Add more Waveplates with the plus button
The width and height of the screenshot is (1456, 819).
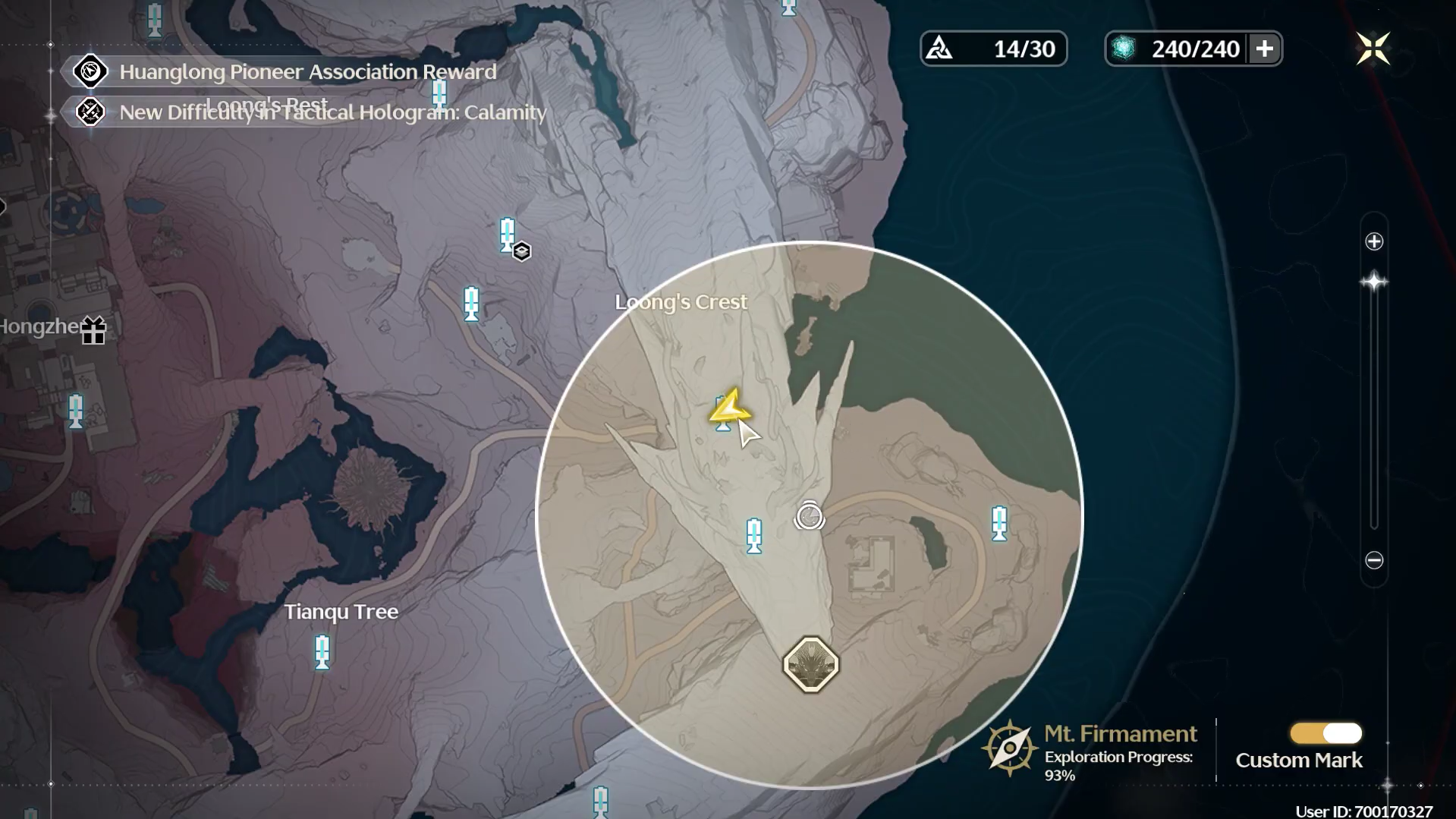click(x=1264, y=49)
